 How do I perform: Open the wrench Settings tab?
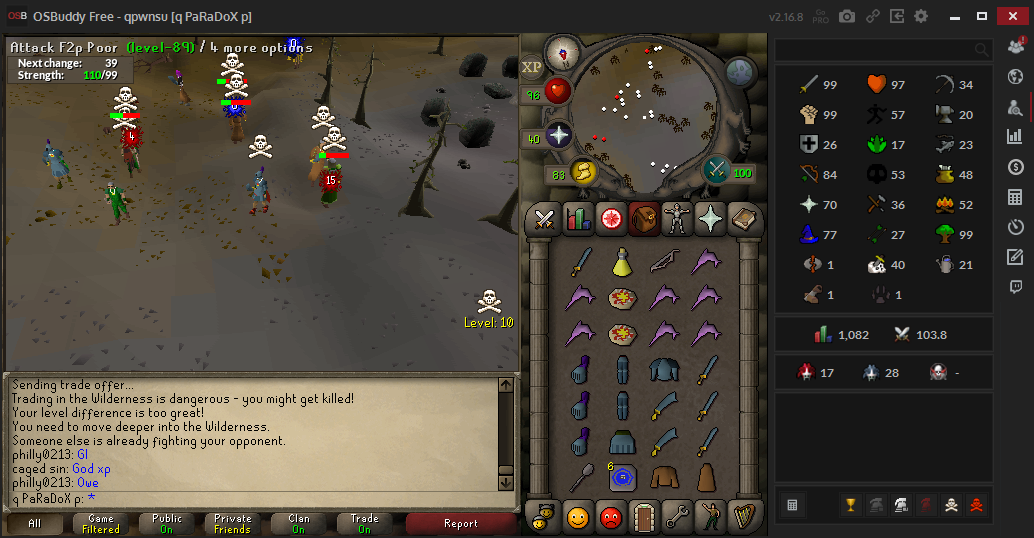tap(677, 516)
